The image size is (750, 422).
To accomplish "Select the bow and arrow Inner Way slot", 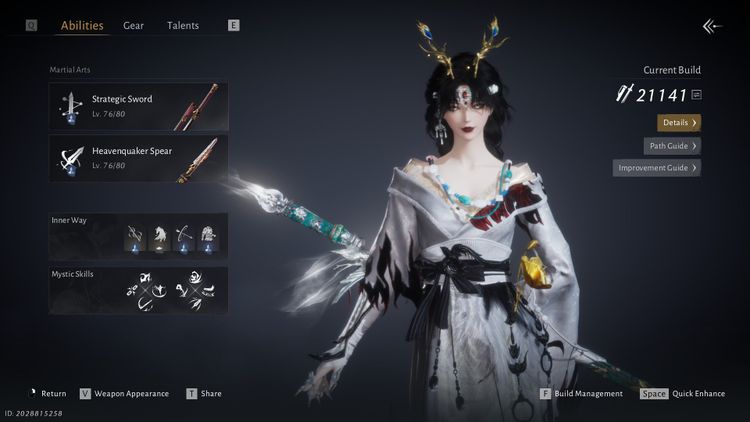I will point(183,236).
